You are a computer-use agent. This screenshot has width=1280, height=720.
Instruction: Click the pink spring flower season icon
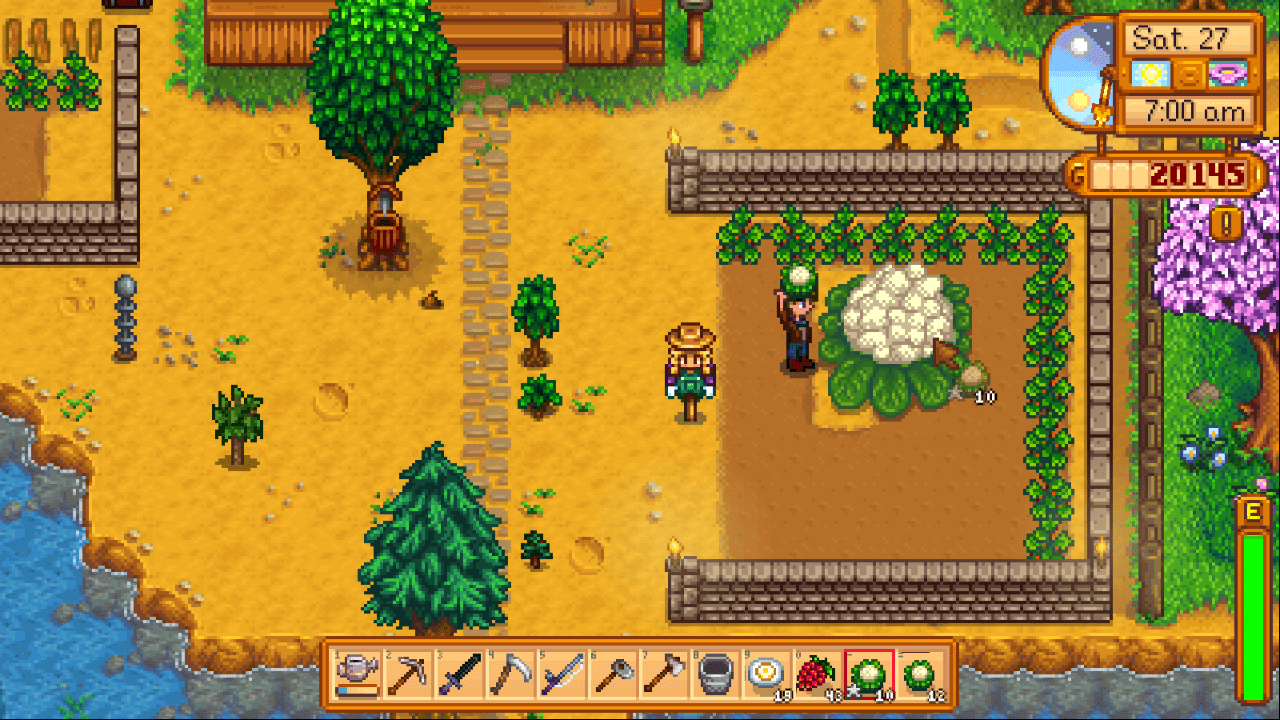pos(1227,72)
